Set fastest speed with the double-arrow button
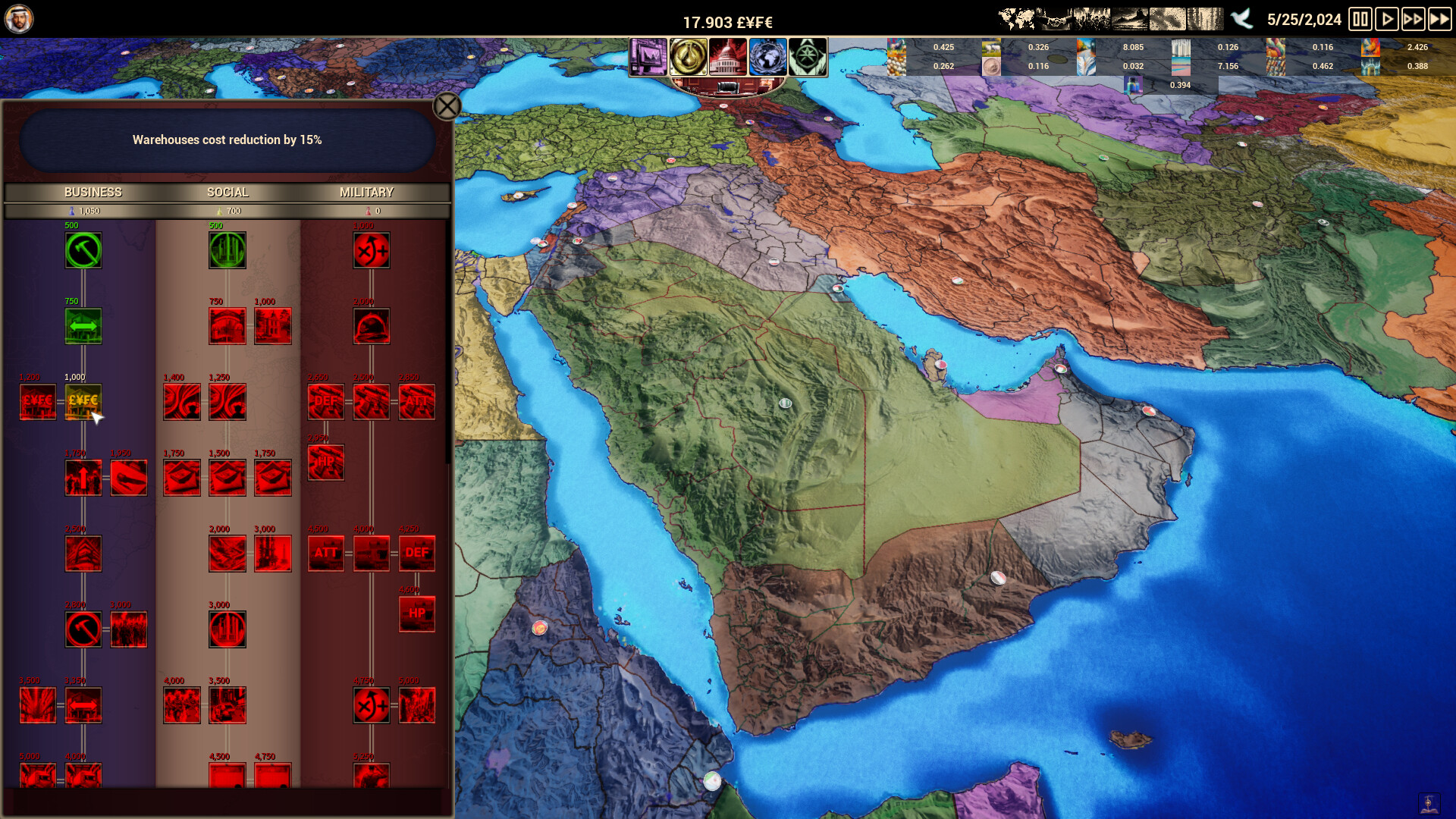1456x819 pixels. [x=1439, y=20]
